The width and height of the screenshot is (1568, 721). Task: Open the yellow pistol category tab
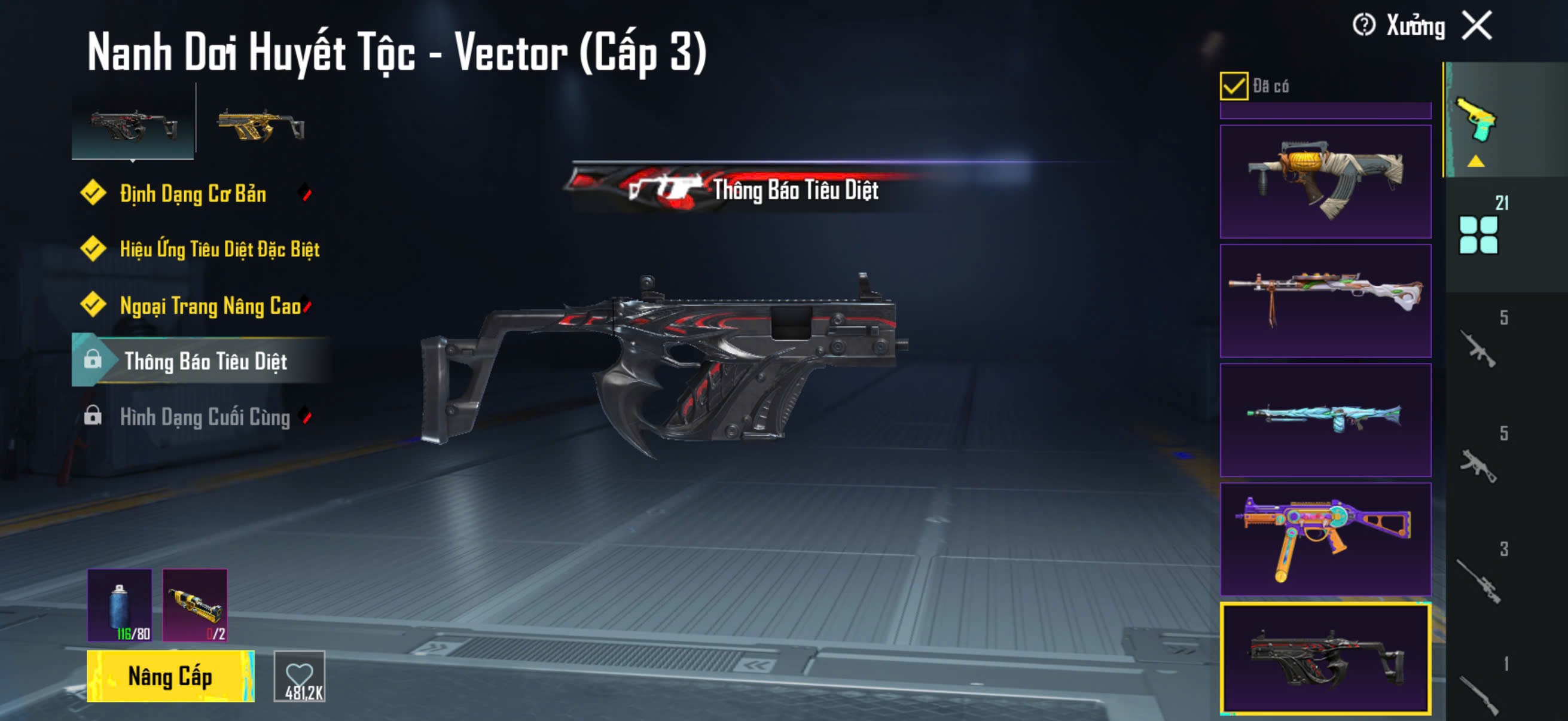[x=1475, y=121]
